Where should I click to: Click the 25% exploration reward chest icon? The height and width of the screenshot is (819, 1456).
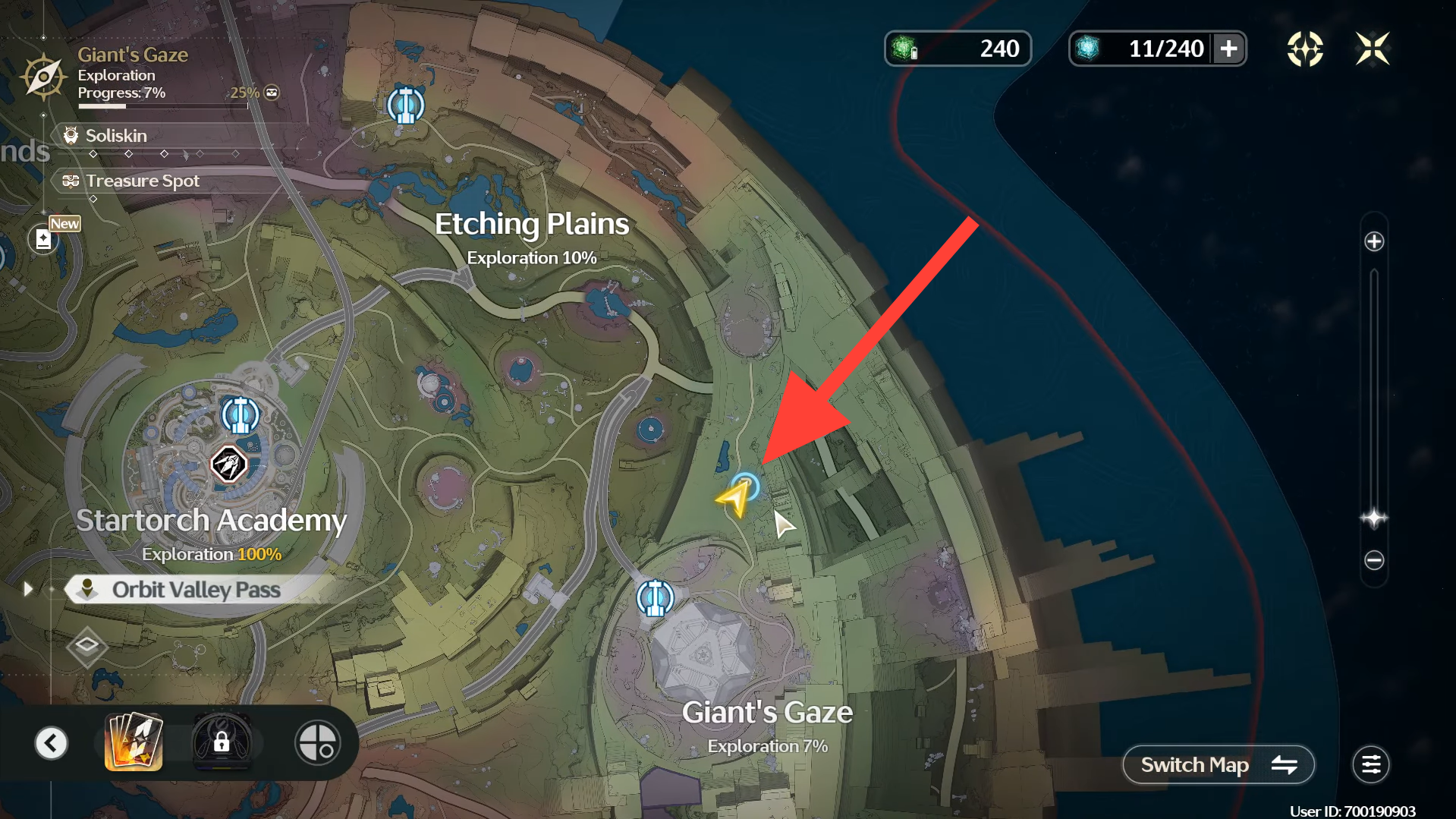pos(271,93)
